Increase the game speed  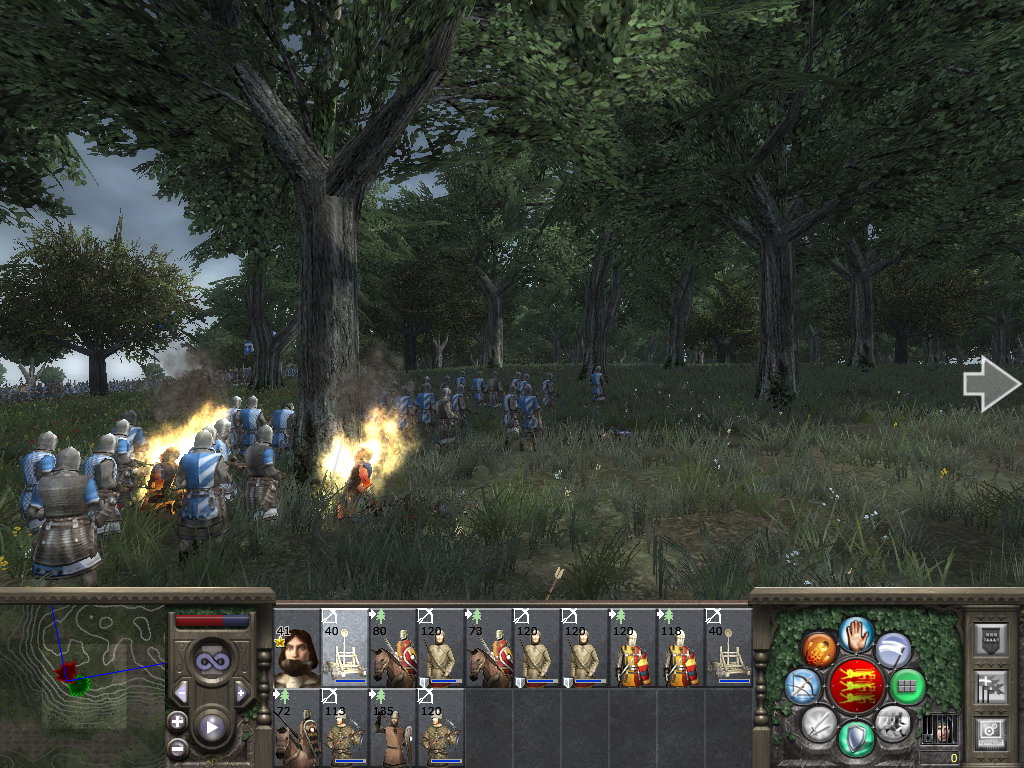pos(241,692)
